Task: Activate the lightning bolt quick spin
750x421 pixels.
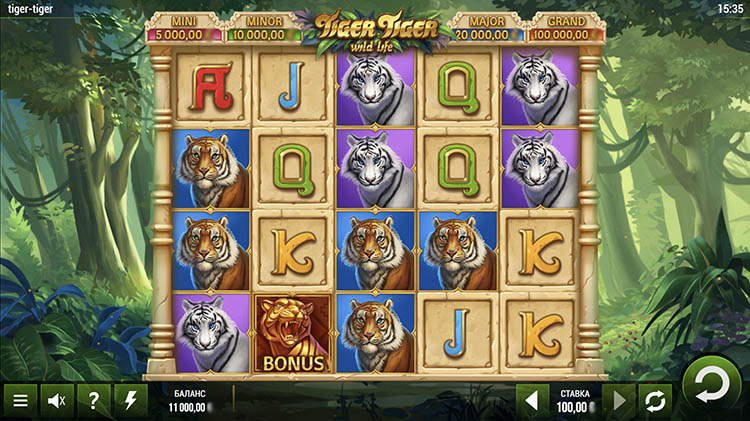Action: pos(130,401)
